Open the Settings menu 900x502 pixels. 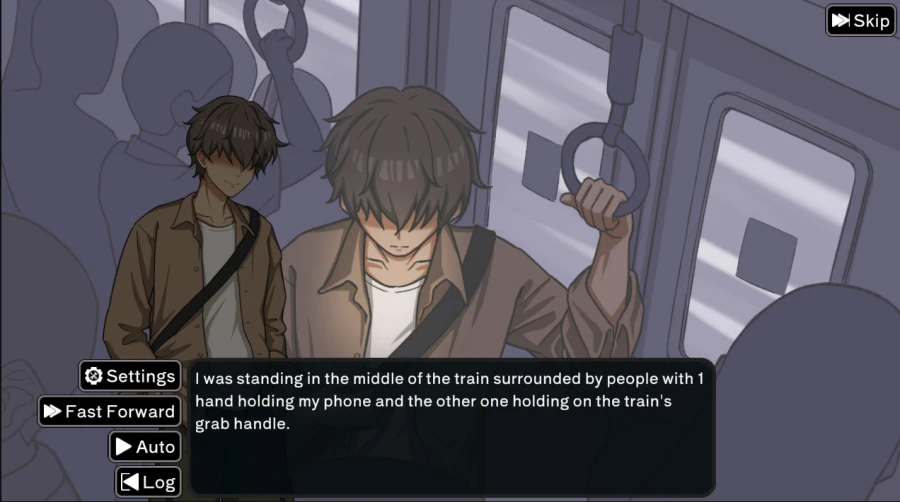[130, 376]
